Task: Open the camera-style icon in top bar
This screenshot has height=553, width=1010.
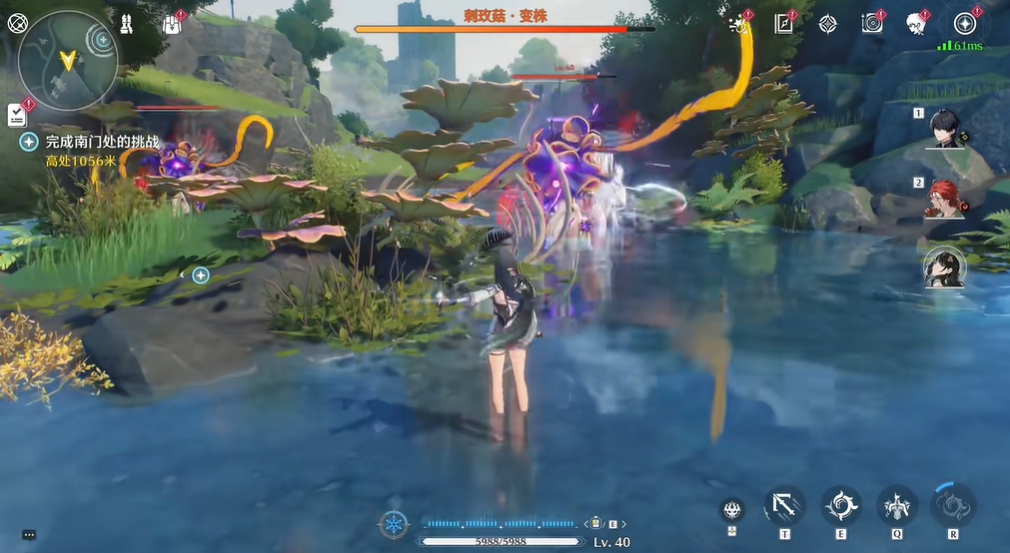Action: (x=872, y=24)
